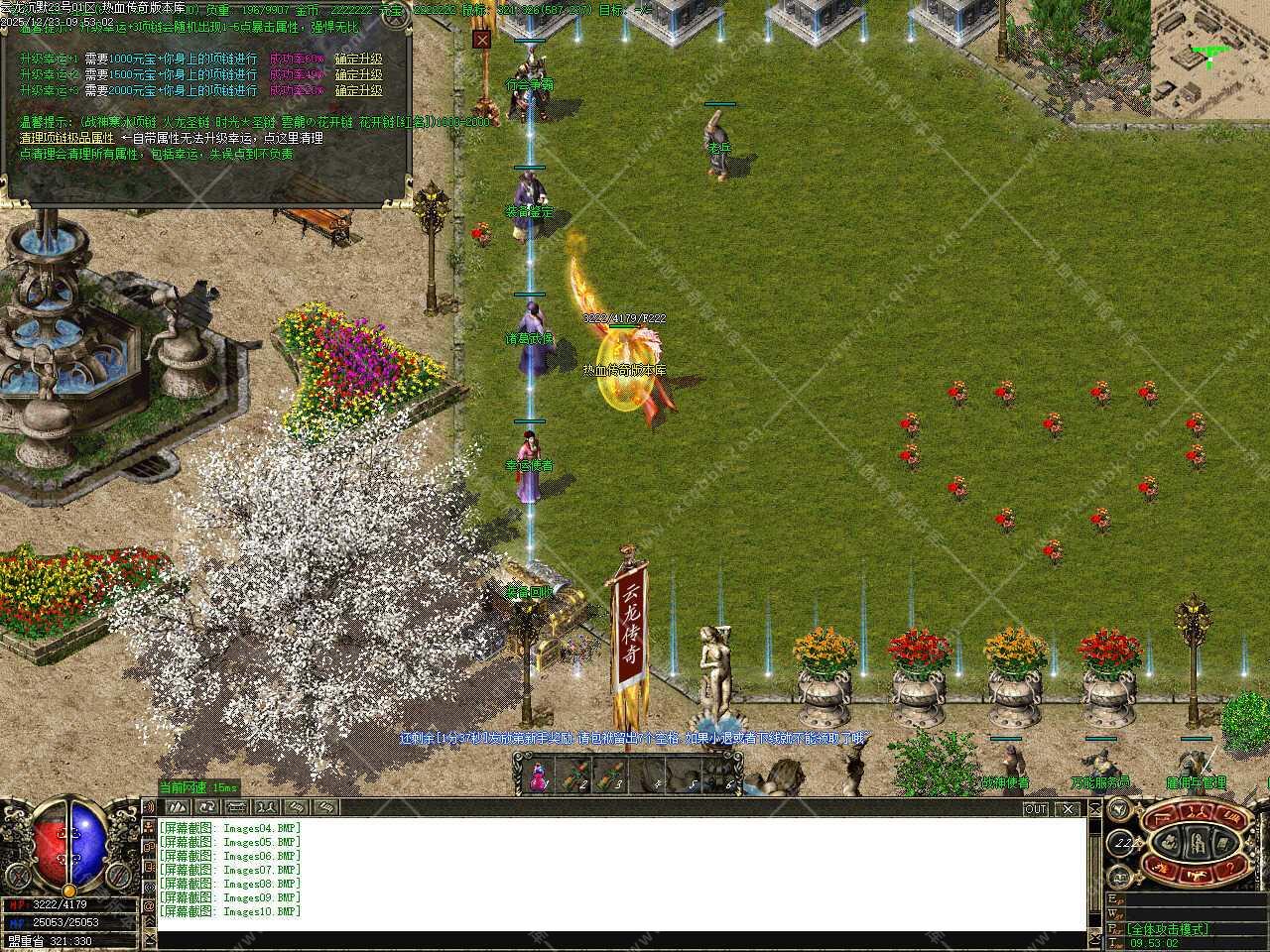Use the pink potion in the belt
The height and width of the screenshot is (952, 1270).
click(x=537, y=776)
